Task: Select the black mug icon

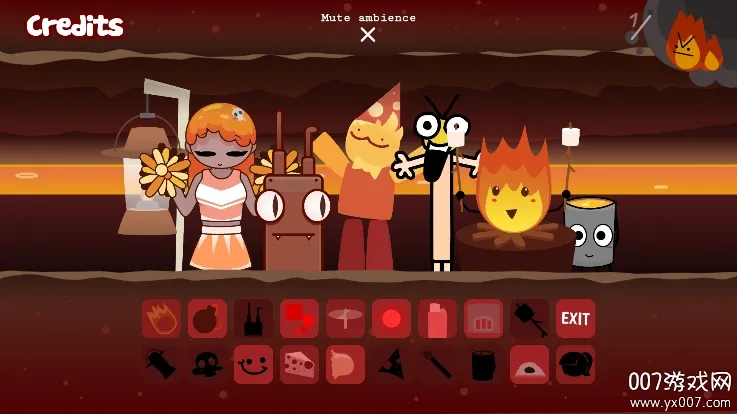Action: (483, 365)
